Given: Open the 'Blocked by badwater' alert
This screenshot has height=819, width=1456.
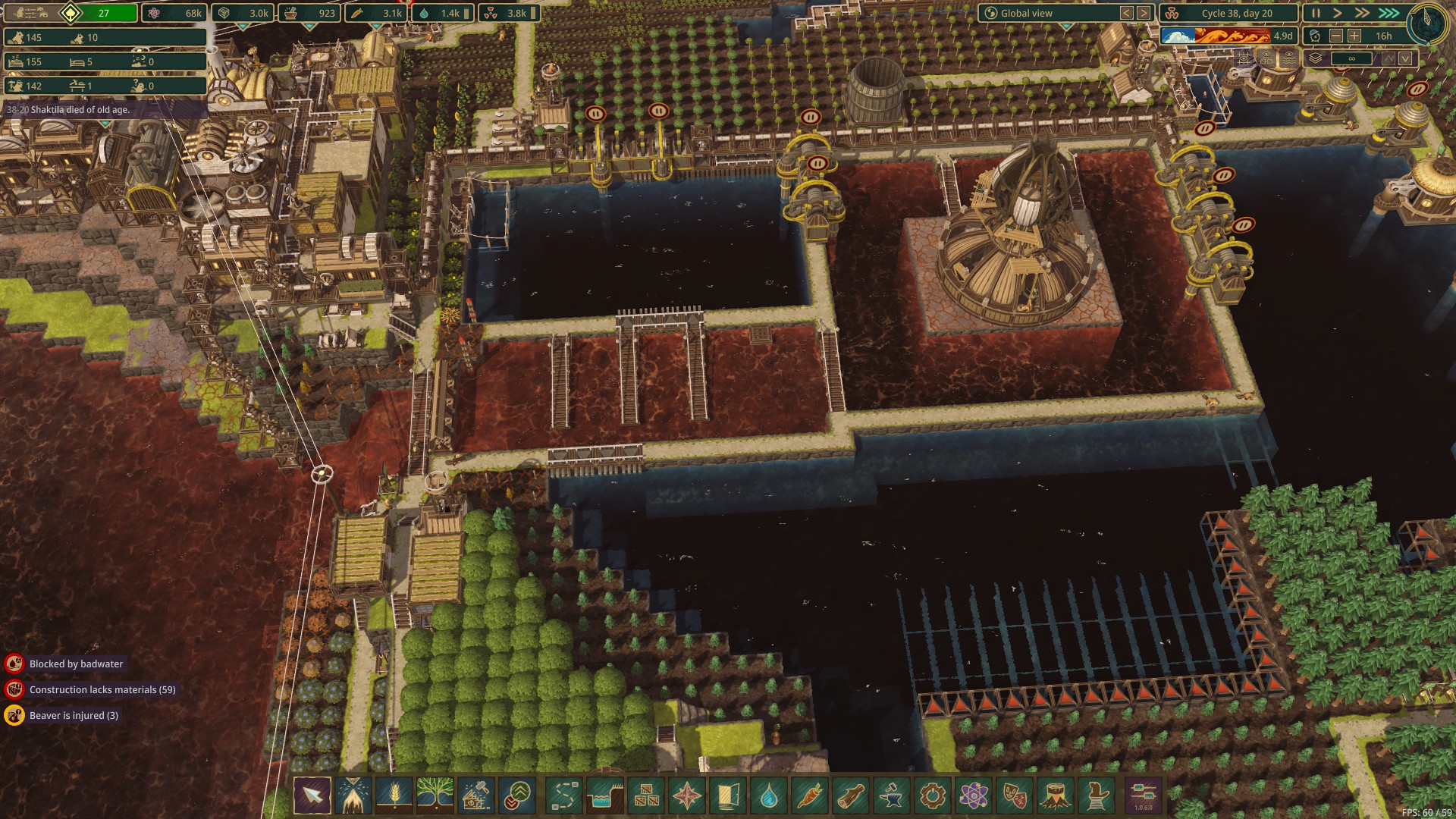Looking at the screenshot, I should pyautogui.click(x=76, y=664).
